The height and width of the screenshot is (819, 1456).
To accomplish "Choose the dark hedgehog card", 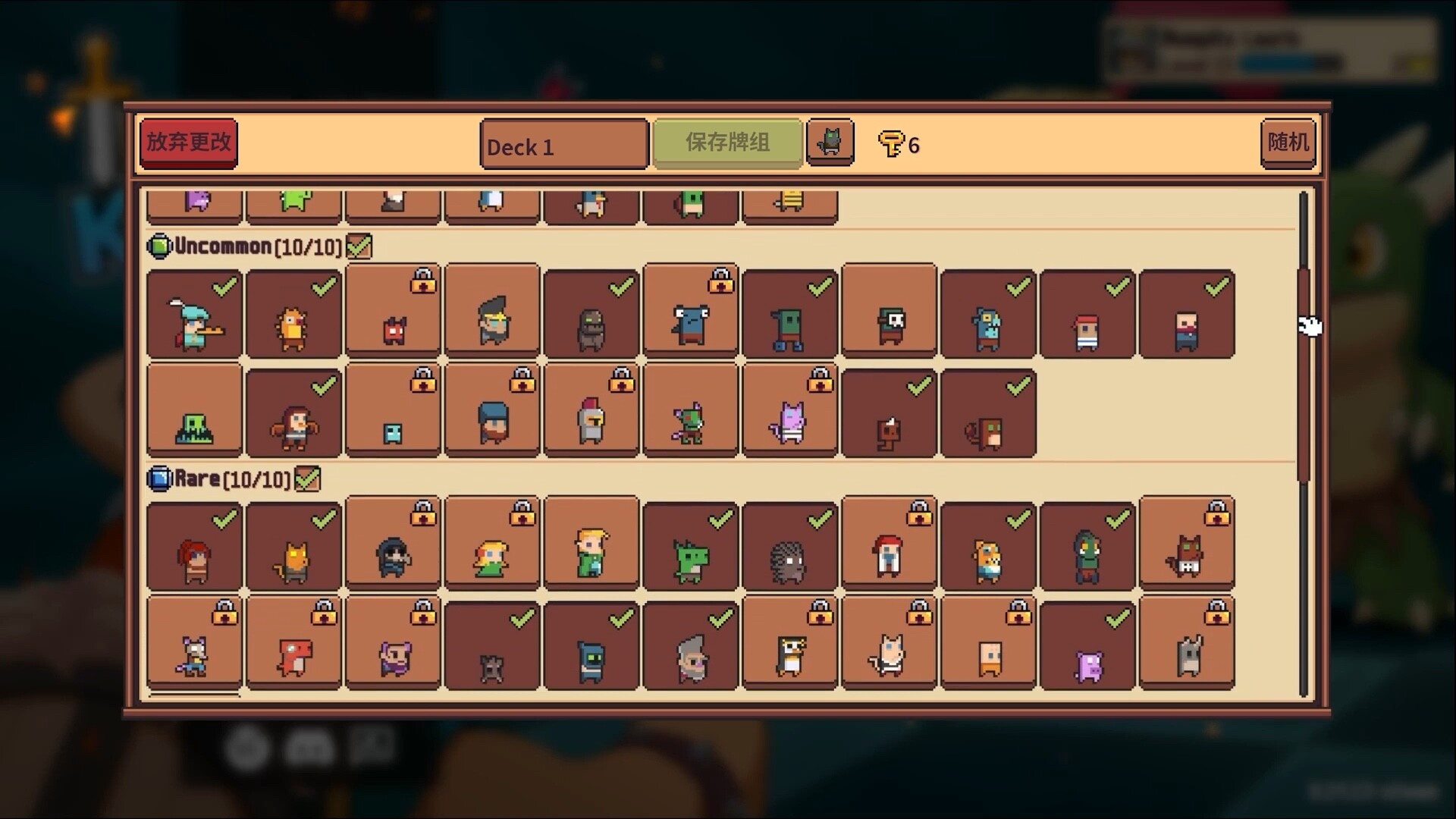I will click(789, 548).
